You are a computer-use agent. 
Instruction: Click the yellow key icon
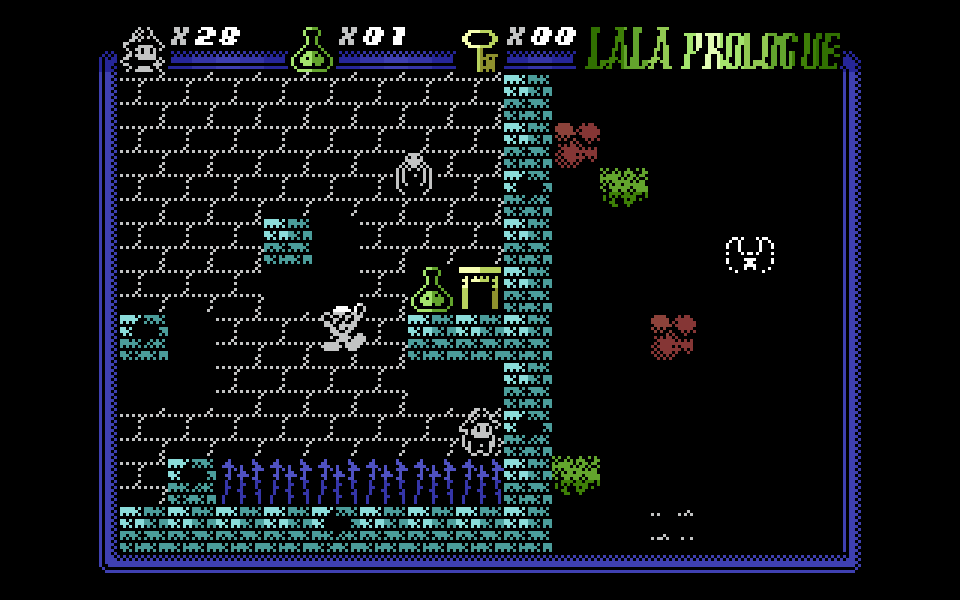tap(481, 50)
